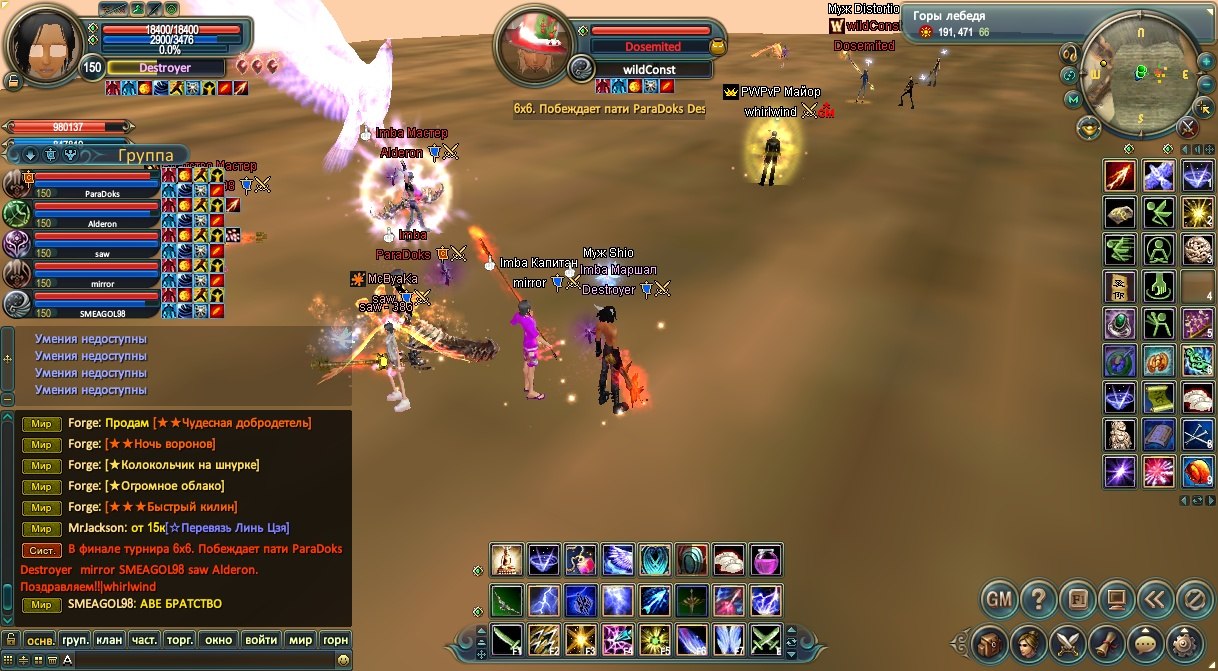This screenshot has width=1218, height=671.
Task: Open the question mark help menu
Action: pyautogui.click(x=1039, y=600)
